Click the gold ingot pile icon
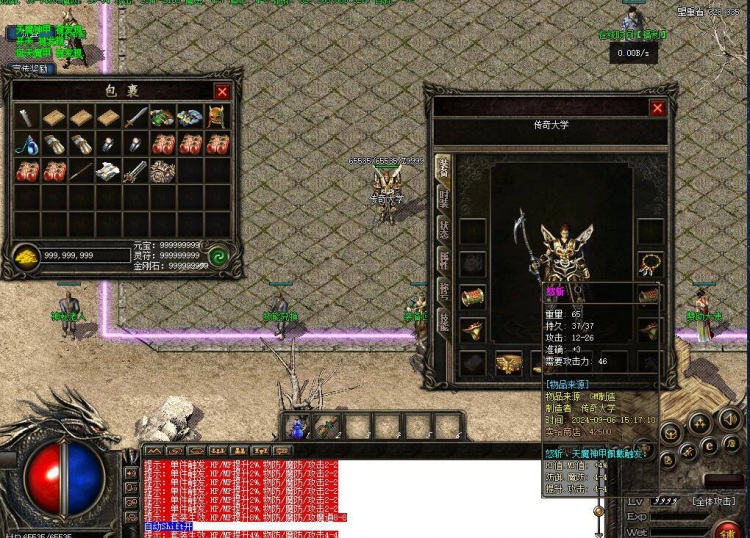The height and width of the screenshot is (538, 750). pyautogui.click(x=26, y=256)
